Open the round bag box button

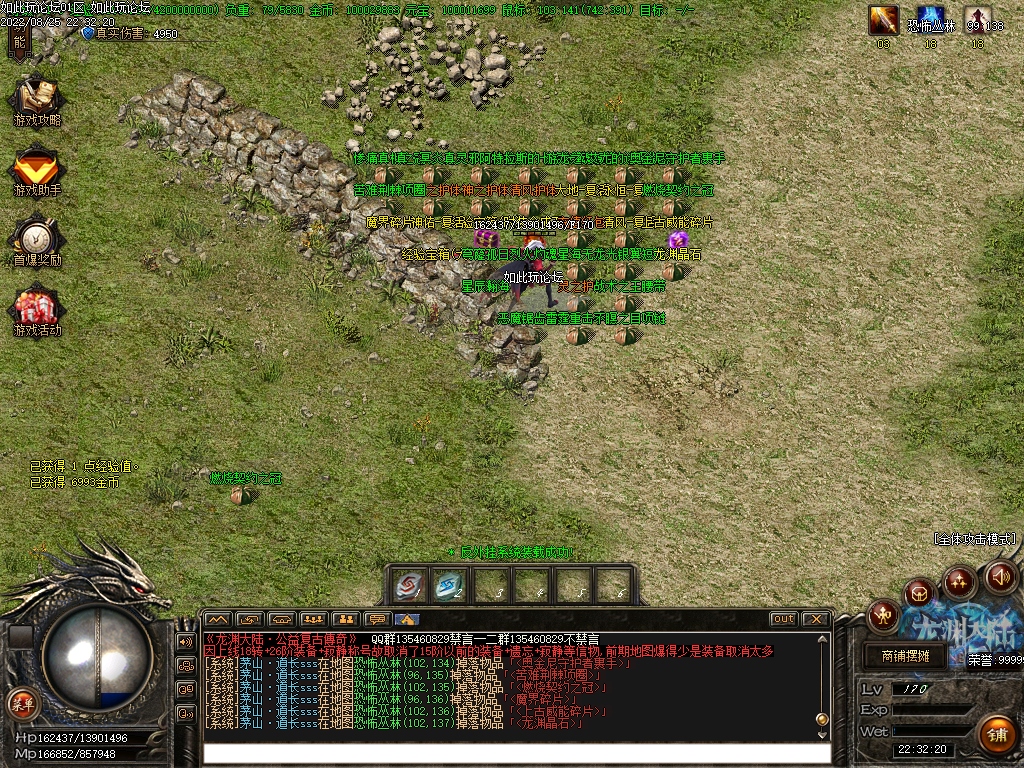coord(919,593)
